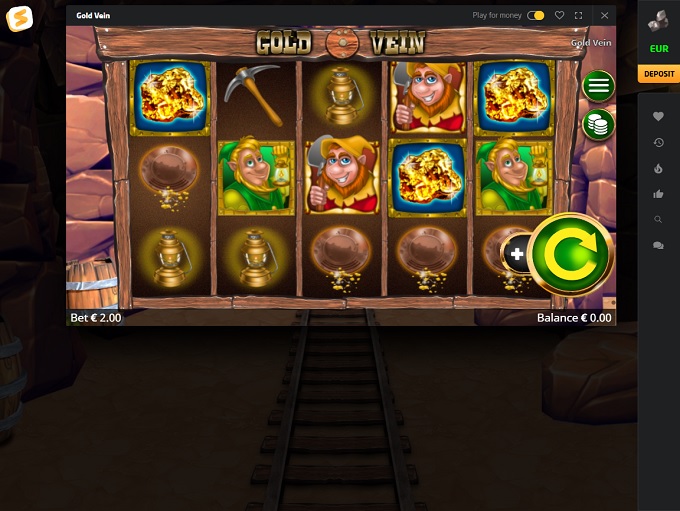This screenshot has width=680, height=511.
Task: Open favorites from the sidebar heart icon
Action: 658,117
